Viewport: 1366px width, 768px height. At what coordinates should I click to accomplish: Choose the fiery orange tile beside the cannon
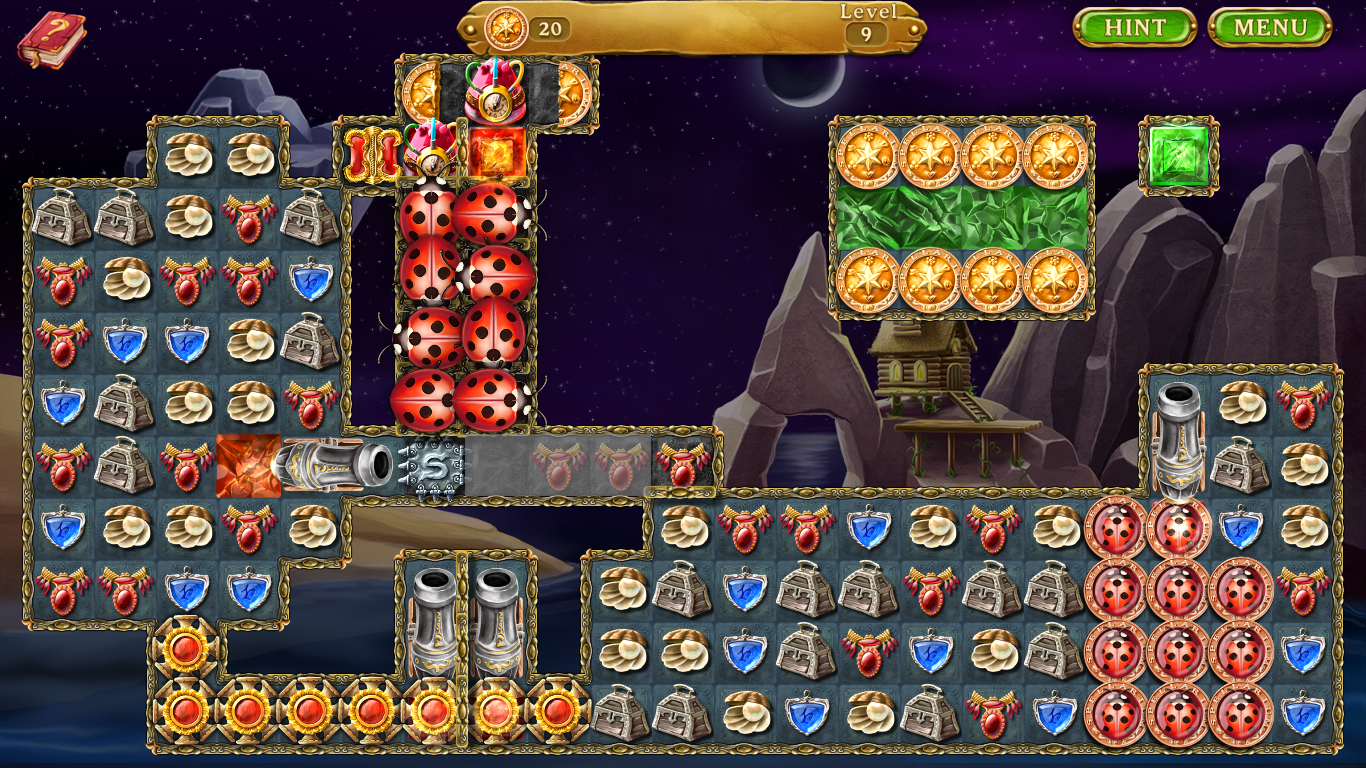click(x=247, y=465)
